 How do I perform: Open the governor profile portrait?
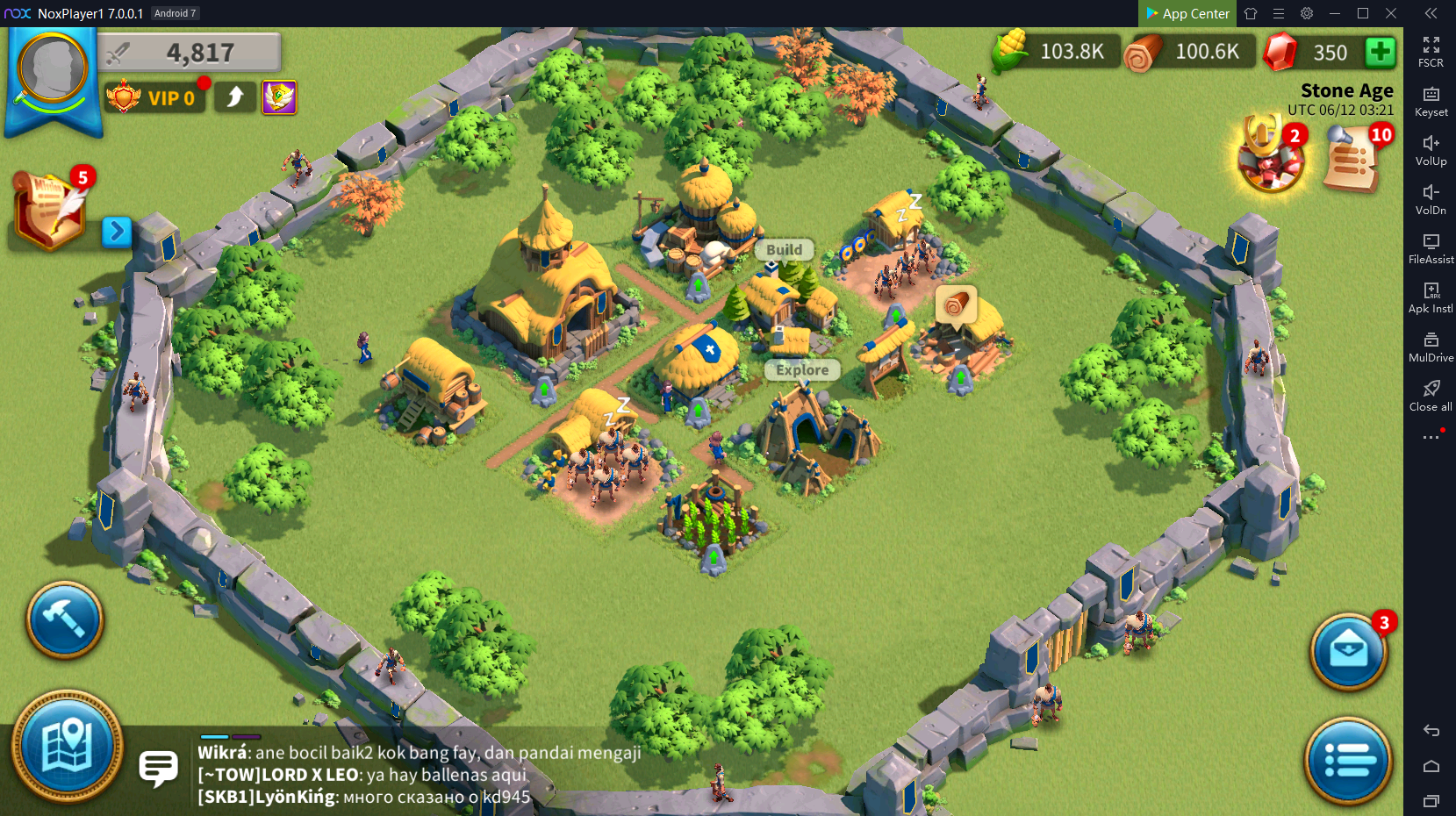(53, 71)
